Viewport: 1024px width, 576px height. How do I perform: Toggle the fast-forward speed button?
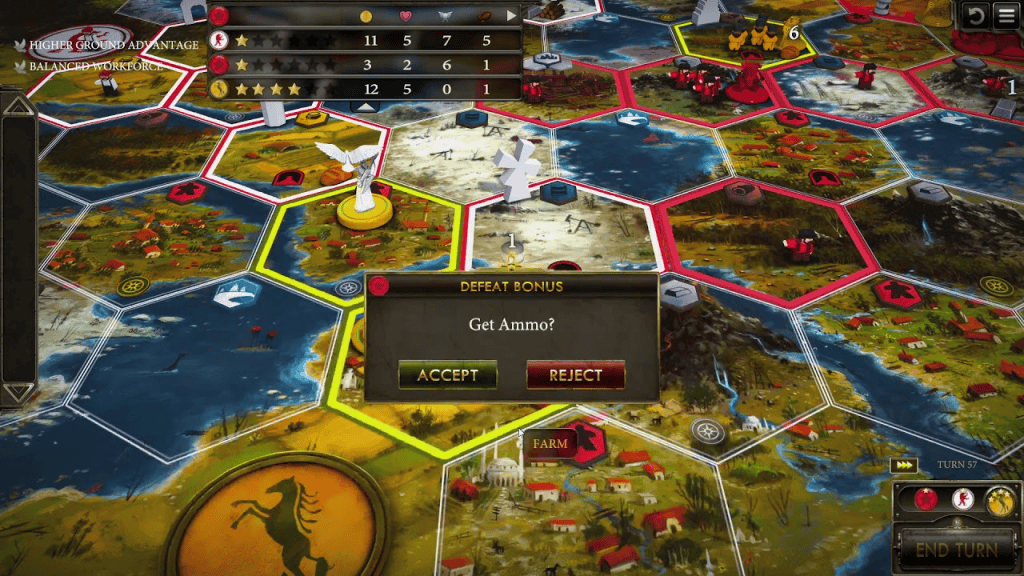point(903,465)
